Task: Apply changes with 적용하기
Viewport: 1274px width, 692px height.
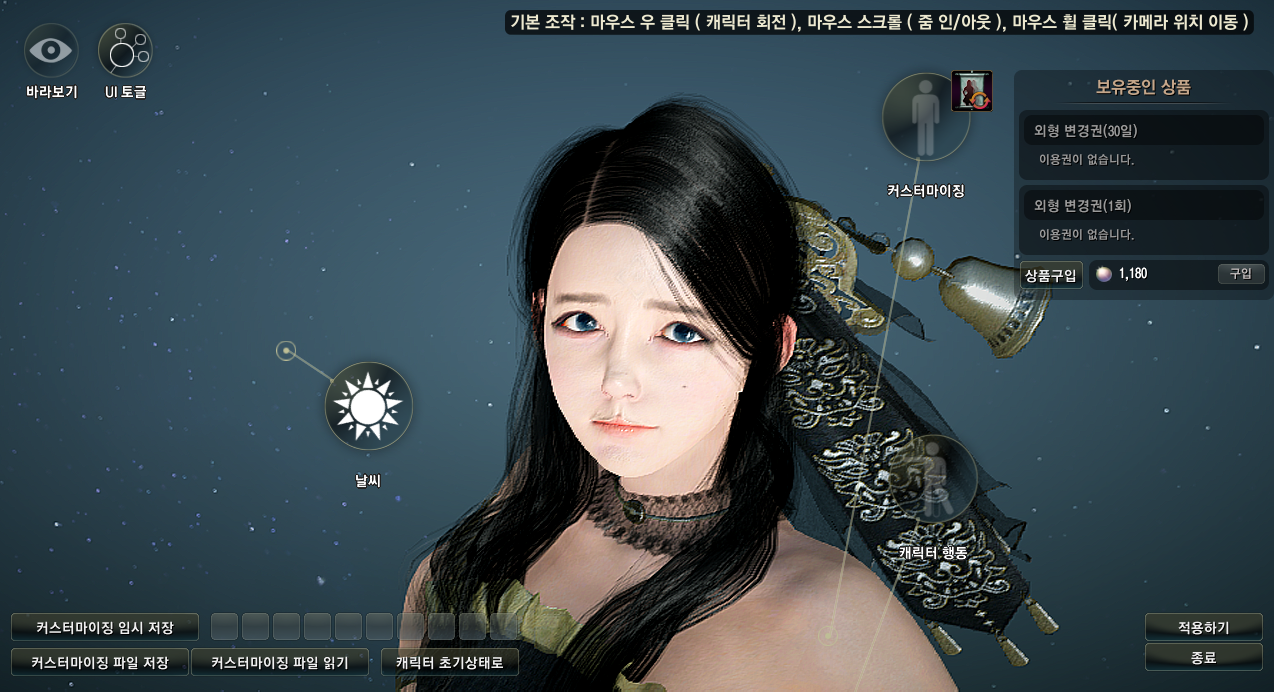Action: (x=1203, y=628)
